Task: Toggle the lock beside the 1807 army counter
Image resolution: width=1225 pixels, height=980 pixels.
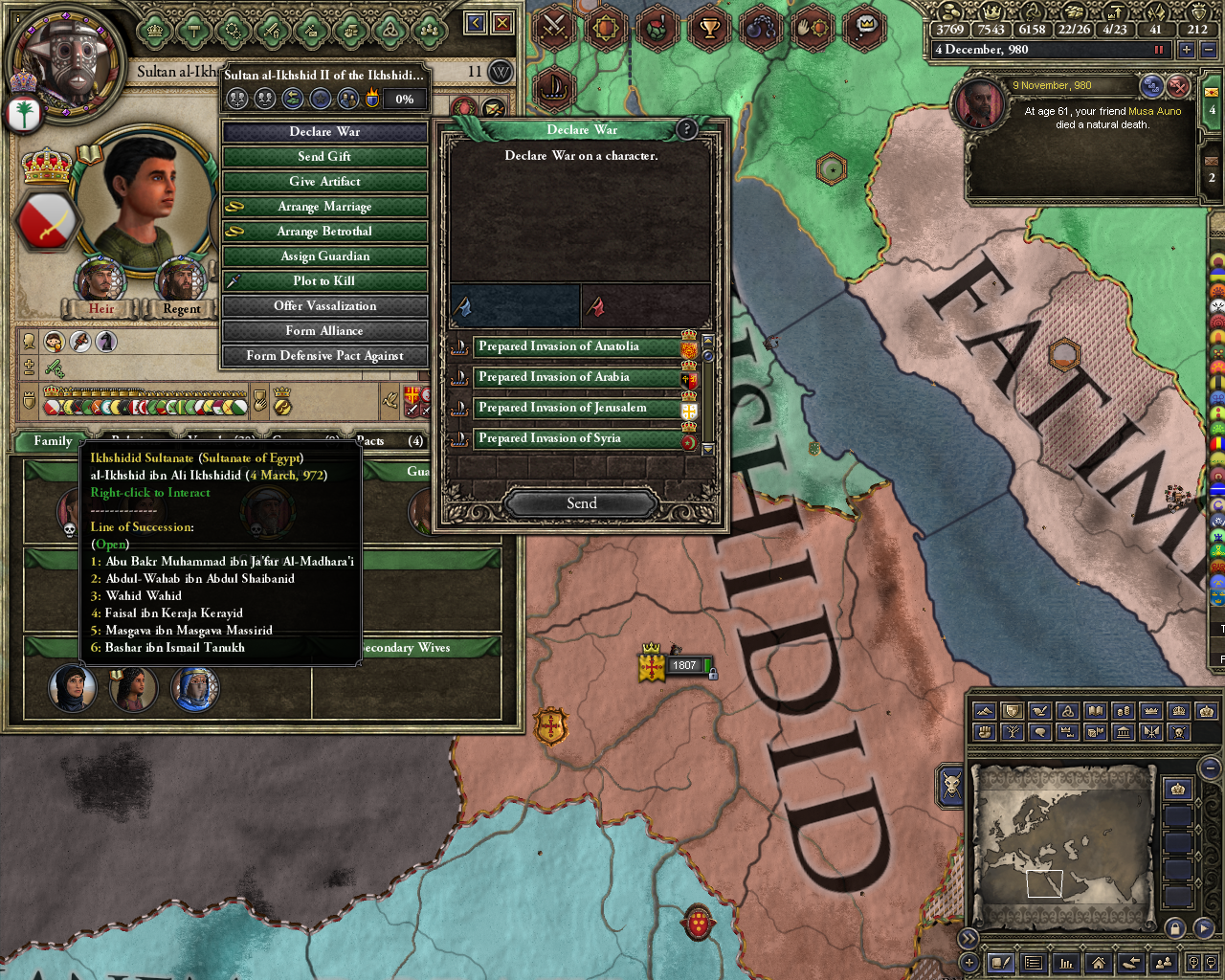Action: pyautogui.click(x=712, y=673)
